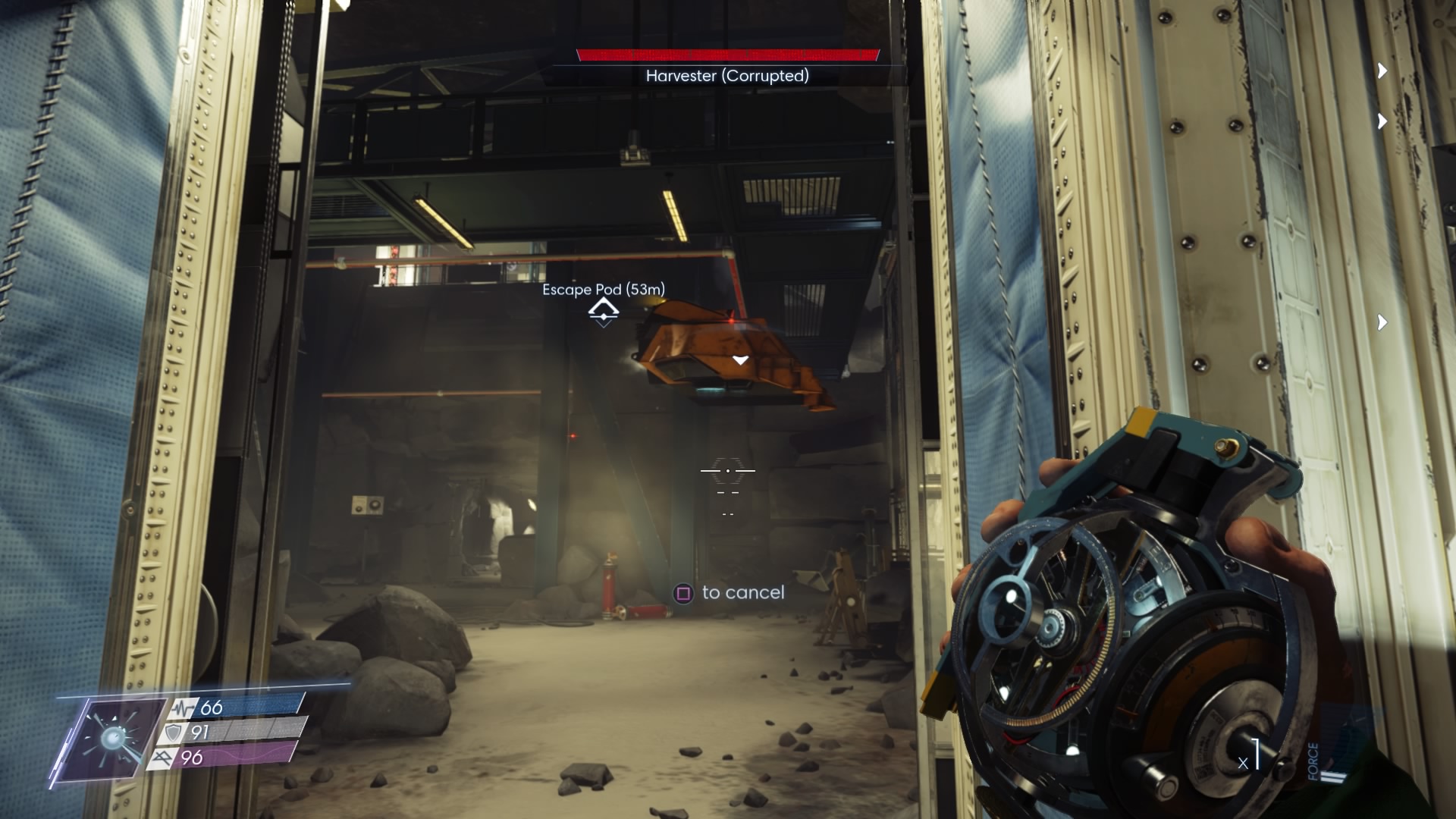1456x819 pixels.
Task: Select the Escape Pod objective marker
Action: coord(604,311)
